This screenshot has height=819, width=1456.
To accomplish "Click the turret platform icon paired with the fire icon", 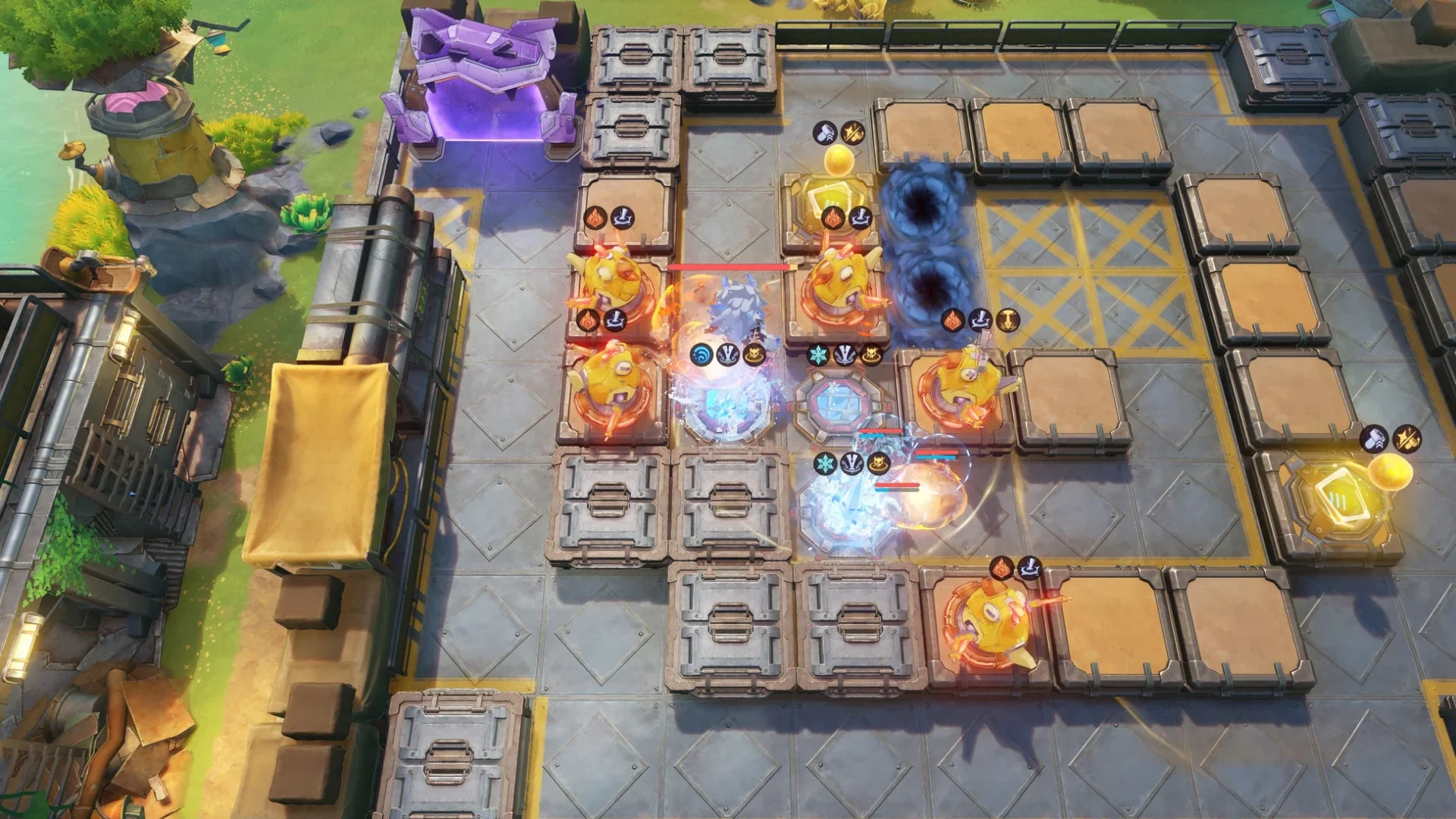I will [623, 218].
